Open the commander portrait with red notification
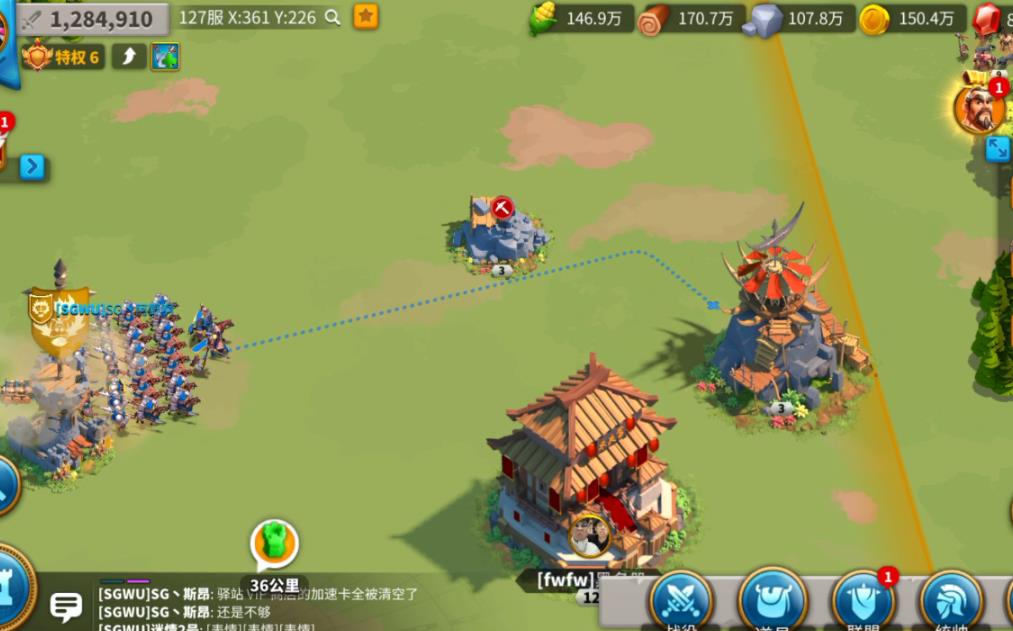The width and height of the screenshot is (1013, 631). [x=979, y=108]
